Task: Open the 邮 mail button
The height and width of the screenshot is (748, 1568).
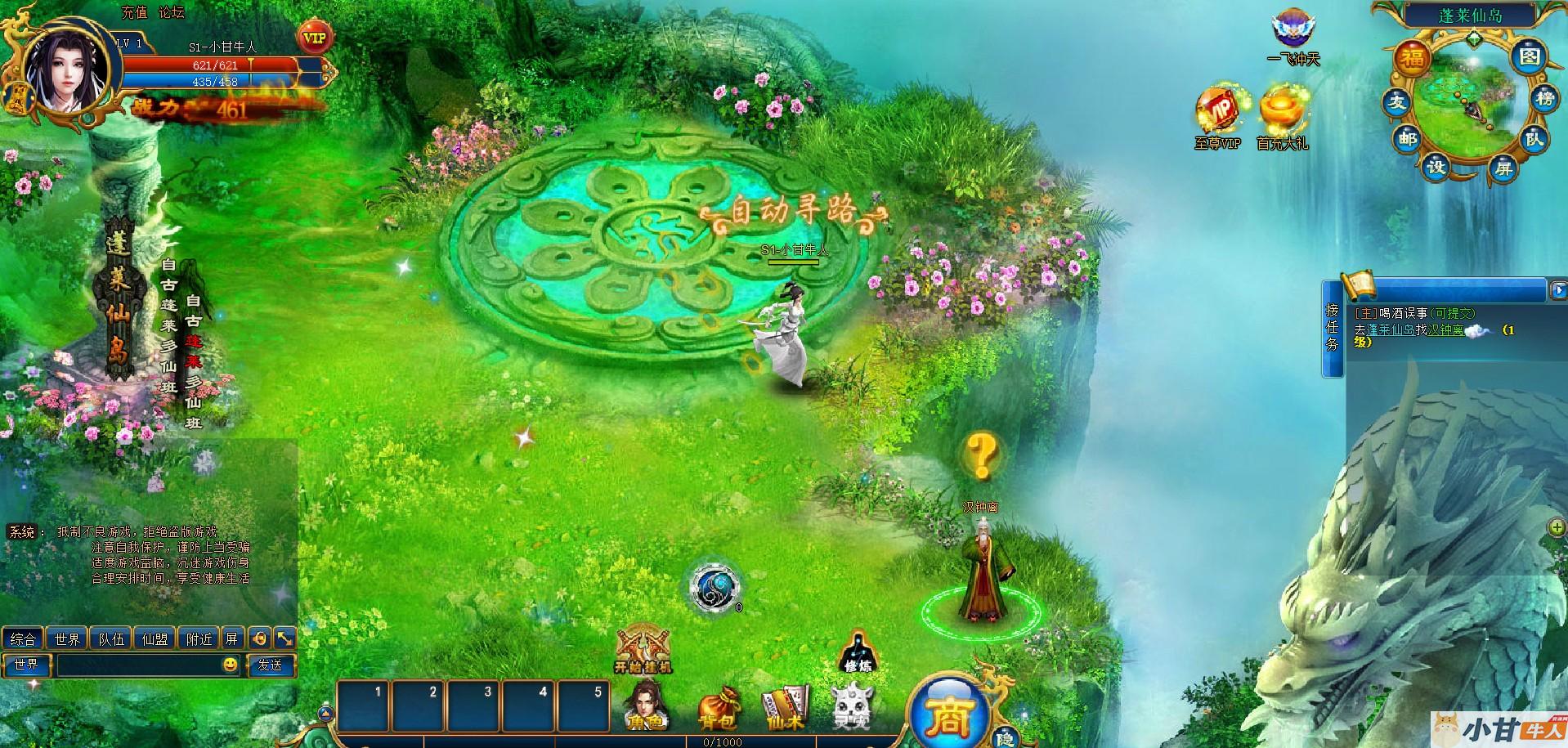Action: (x=1407, y=139)
